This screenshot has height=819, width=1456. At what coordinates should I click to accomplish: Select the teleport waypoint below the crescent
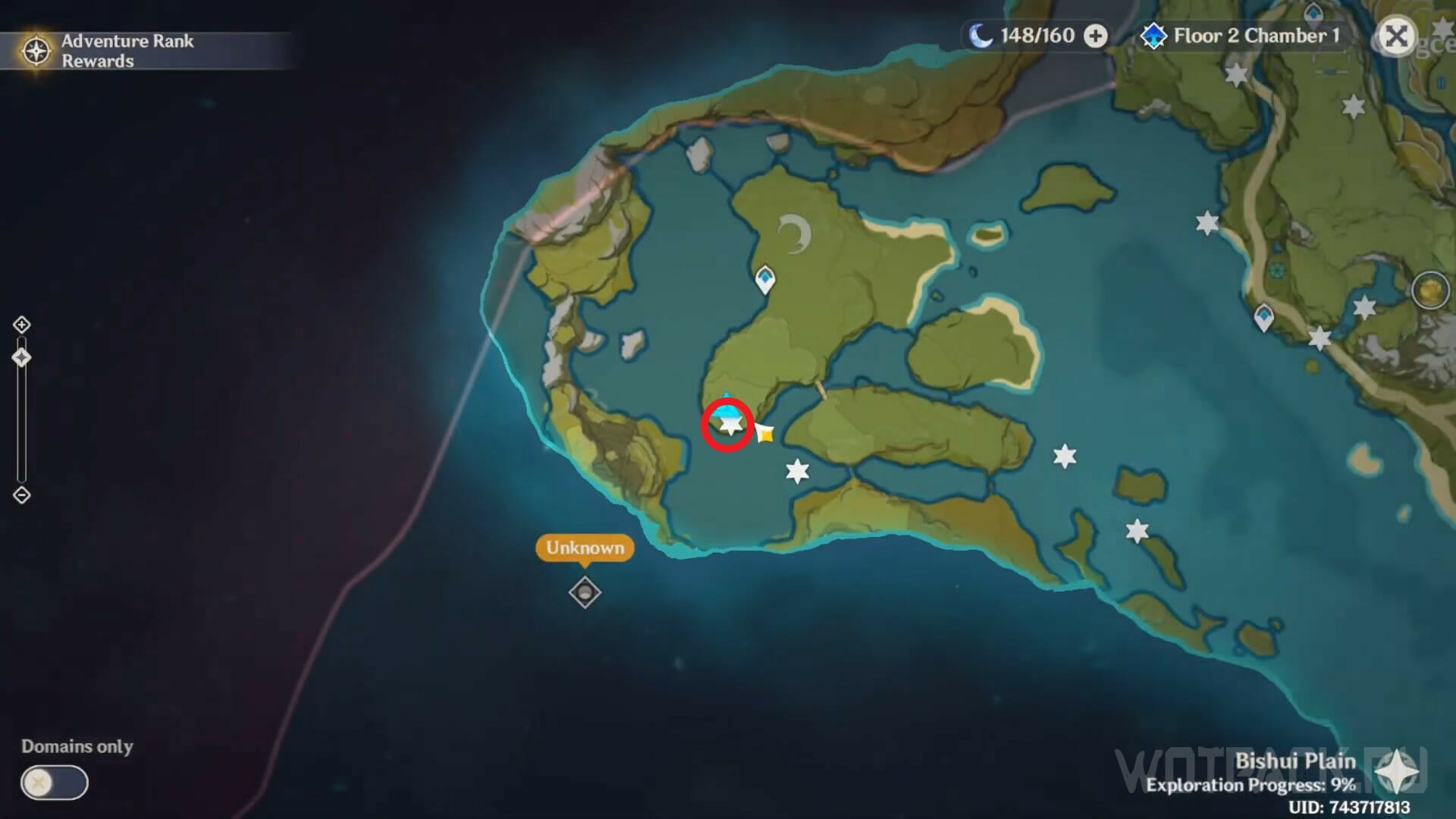tap(765, 279)
